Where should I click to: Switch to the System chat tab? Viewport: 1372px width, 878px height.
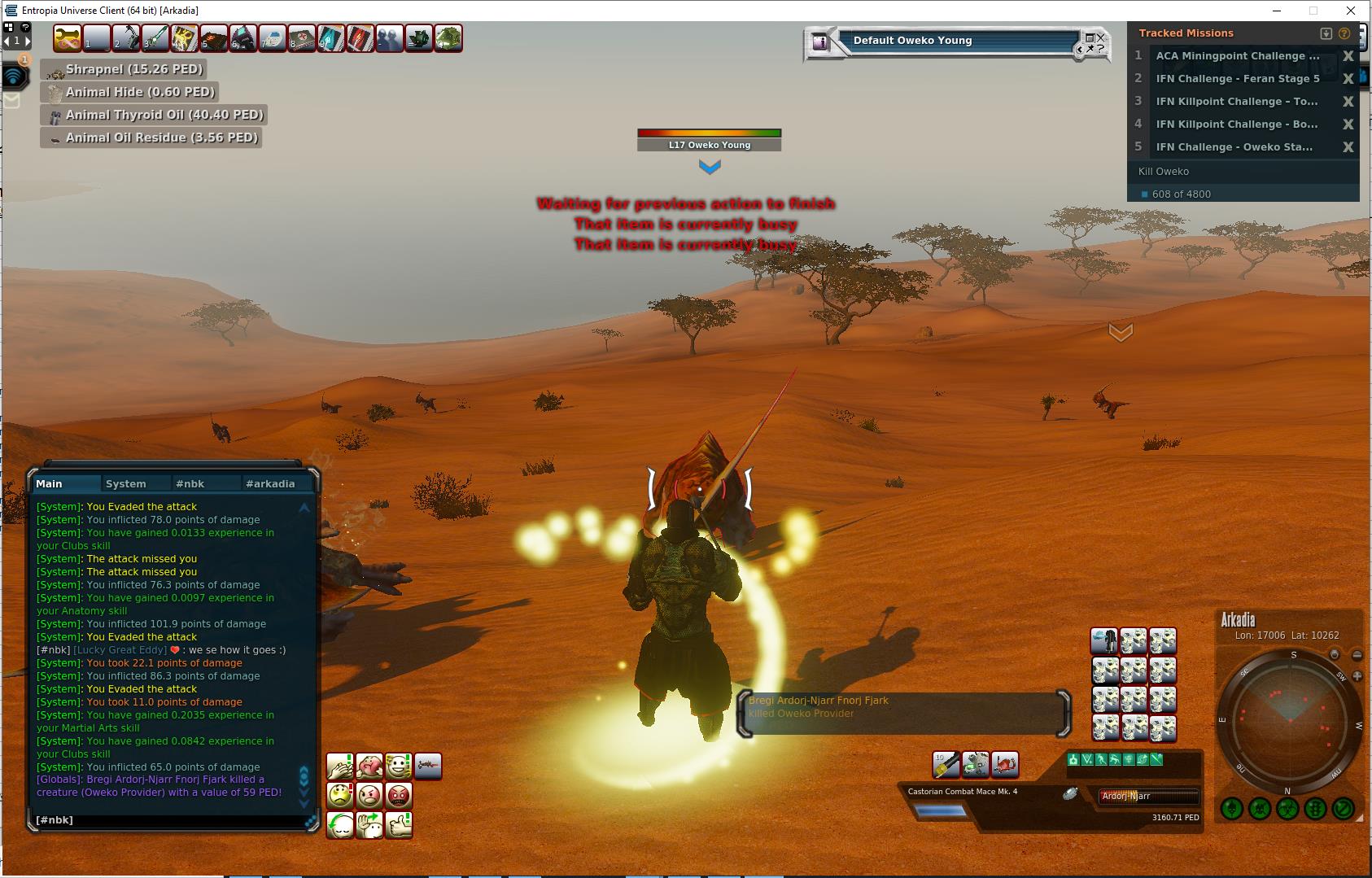[x=126, y=483]
